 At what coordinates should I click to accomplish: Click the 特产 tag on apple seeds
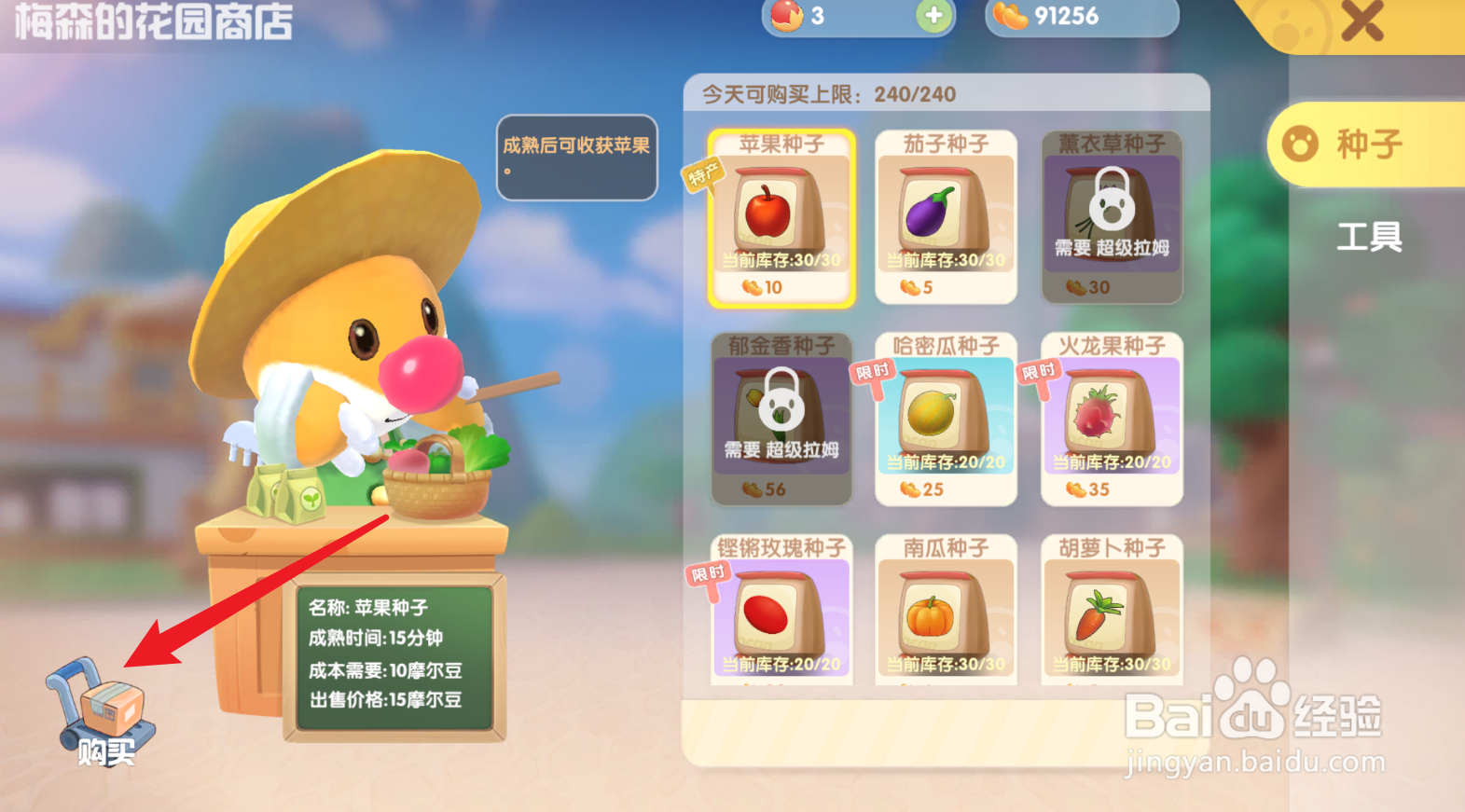[706, 173]
